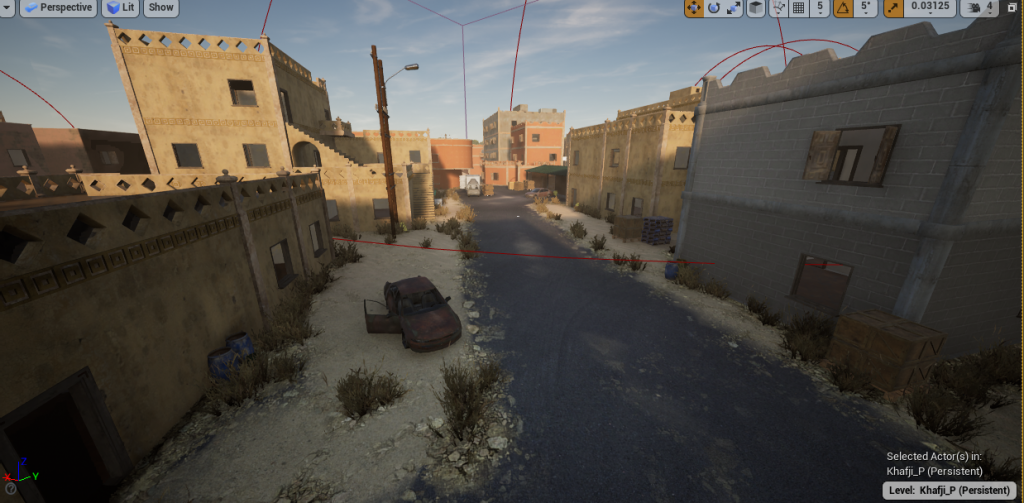Toggle the transform coordinate system cube
Screen dimensions: 1024x503
click(756, 8)
